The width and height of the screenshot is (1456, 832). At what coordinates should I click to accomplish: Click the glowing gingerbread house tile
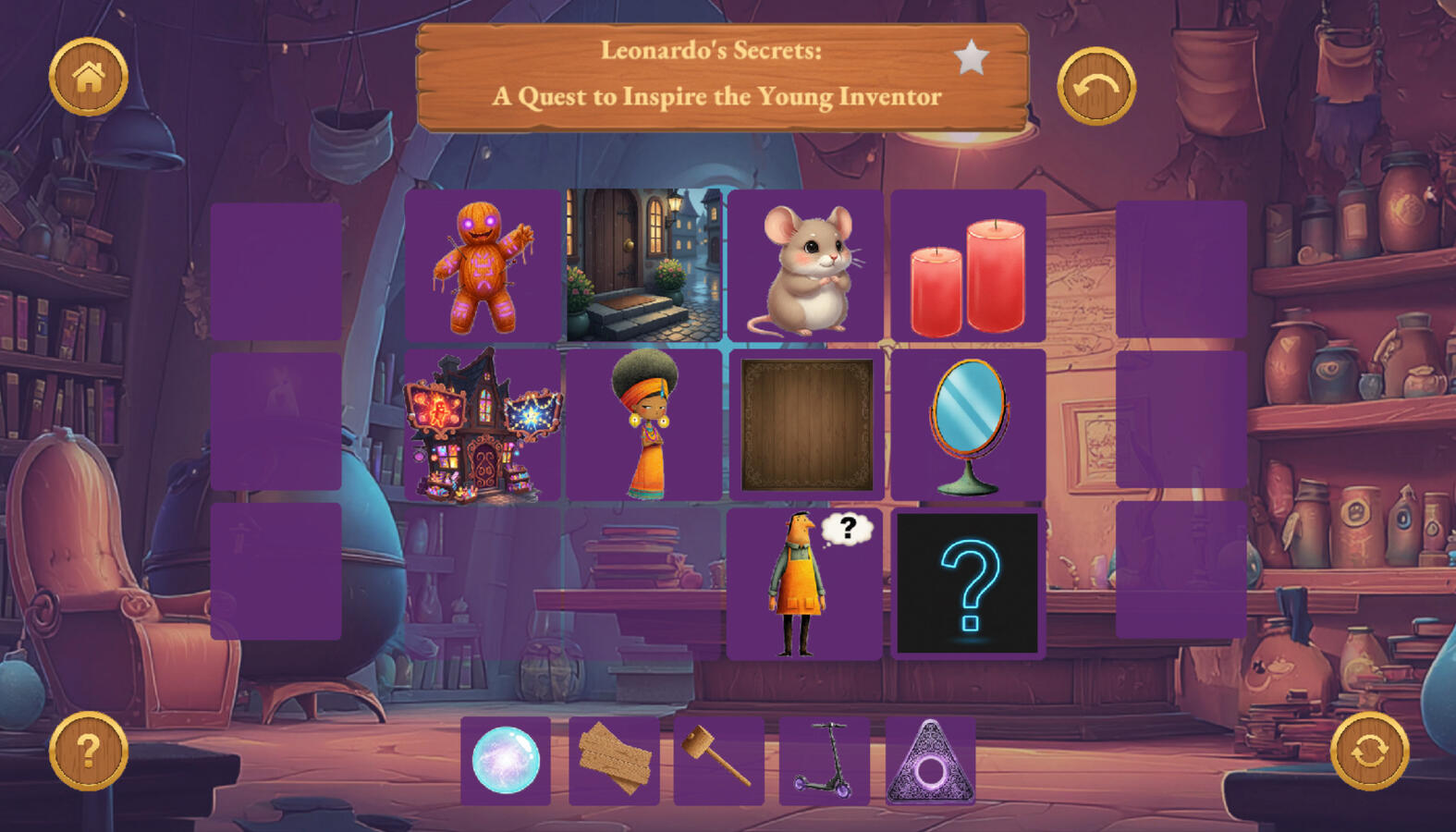pos(483,425)
